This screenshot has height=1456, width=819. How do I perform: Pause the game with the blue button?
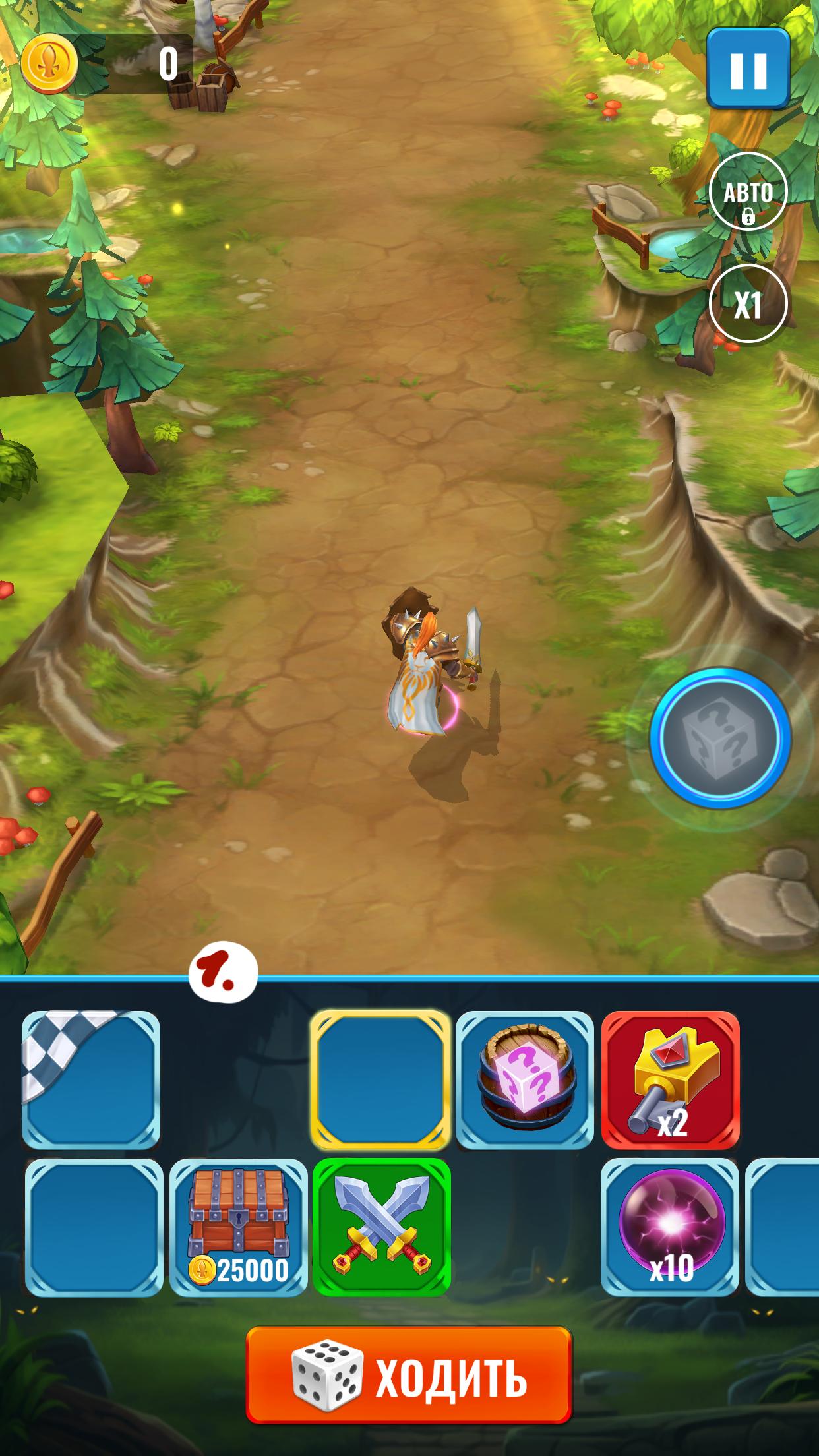pyautogui.click(x=748, y=69)
